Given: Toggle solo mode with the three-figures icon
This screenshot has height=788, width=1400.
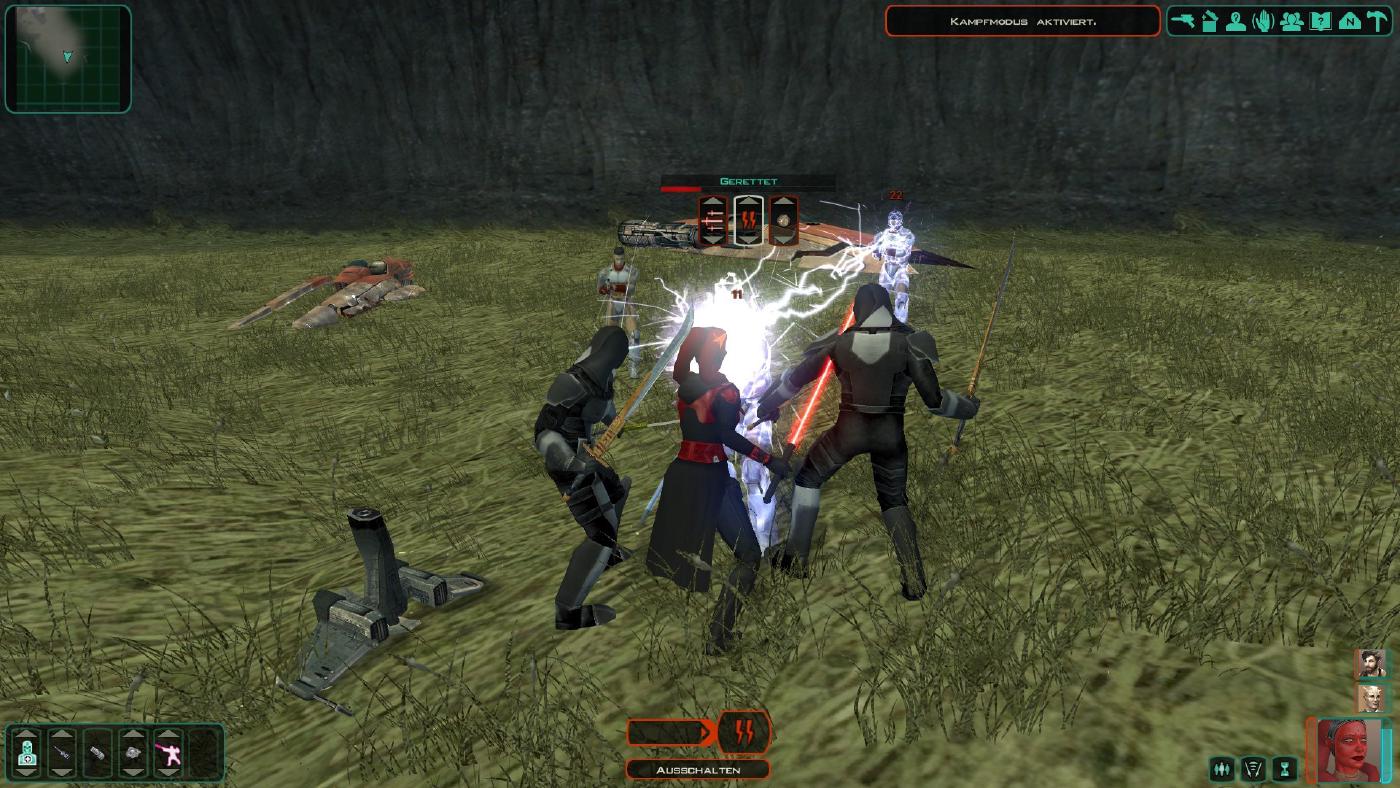Looking at the screenshot, I should click(x=1222, y=769).
